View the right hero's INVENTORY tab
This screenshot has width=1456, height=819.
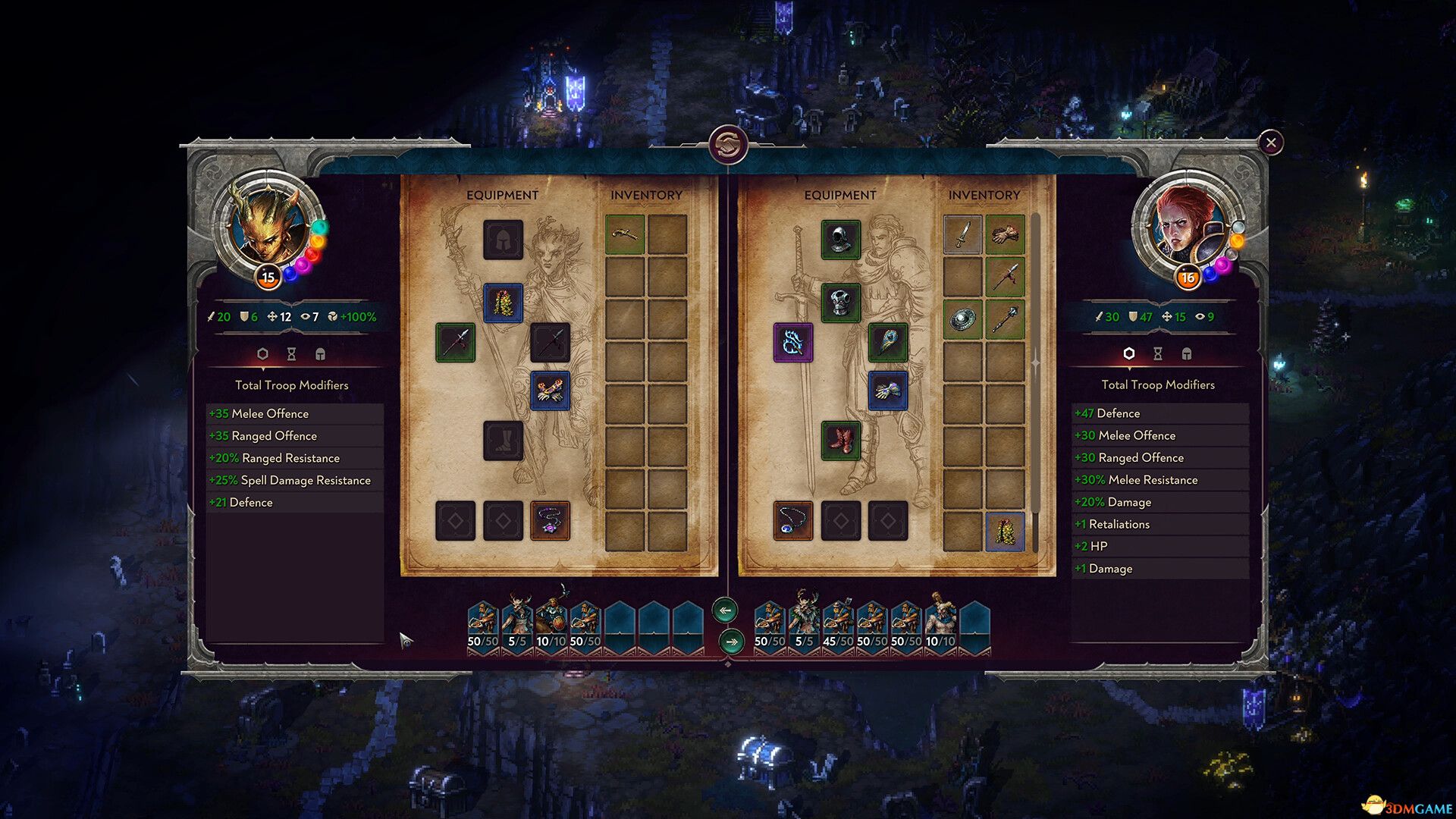[986, 195]
